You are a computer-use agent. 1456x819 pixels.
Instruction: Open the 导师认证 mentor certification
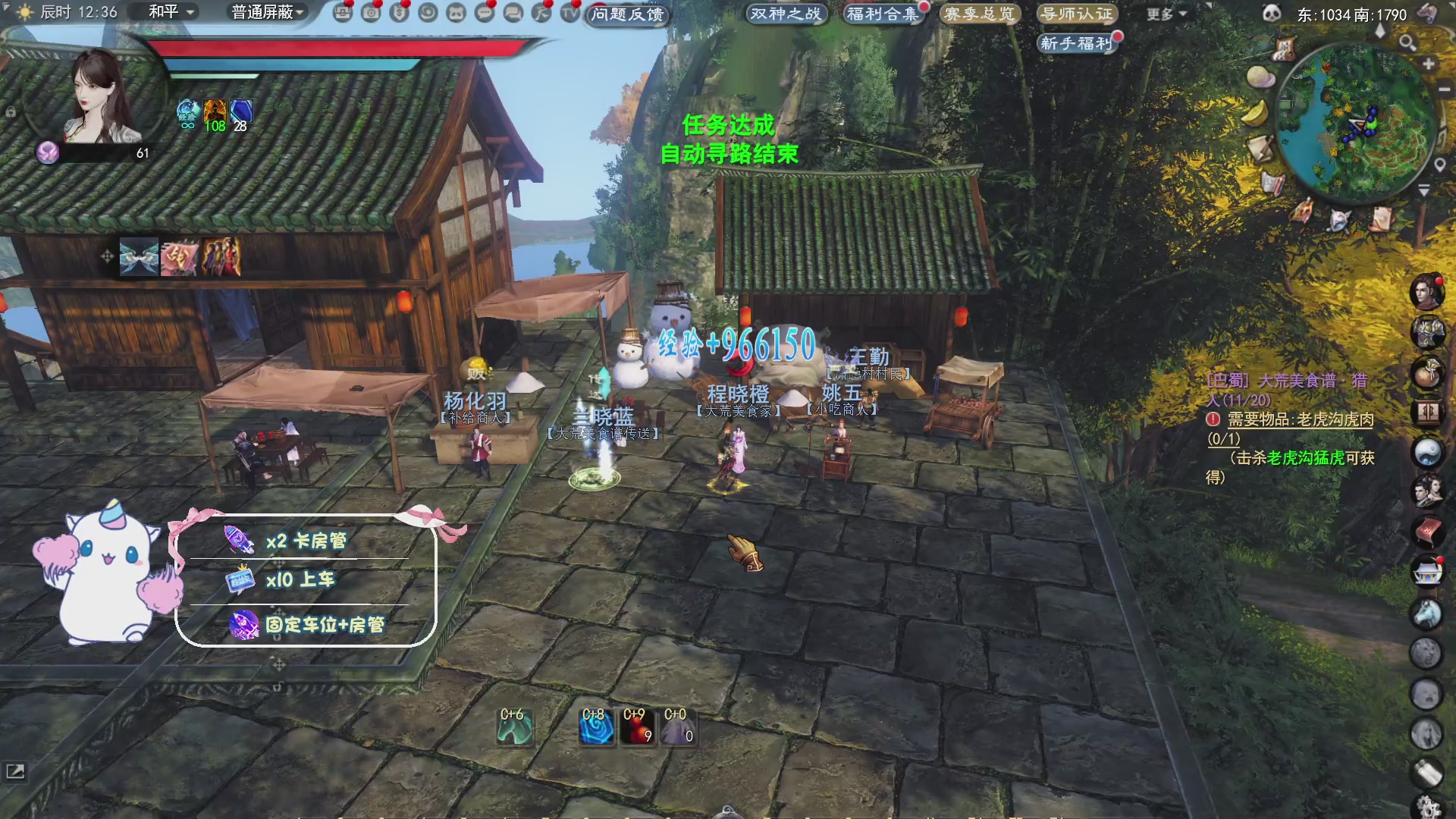(x=1076, y=14)
